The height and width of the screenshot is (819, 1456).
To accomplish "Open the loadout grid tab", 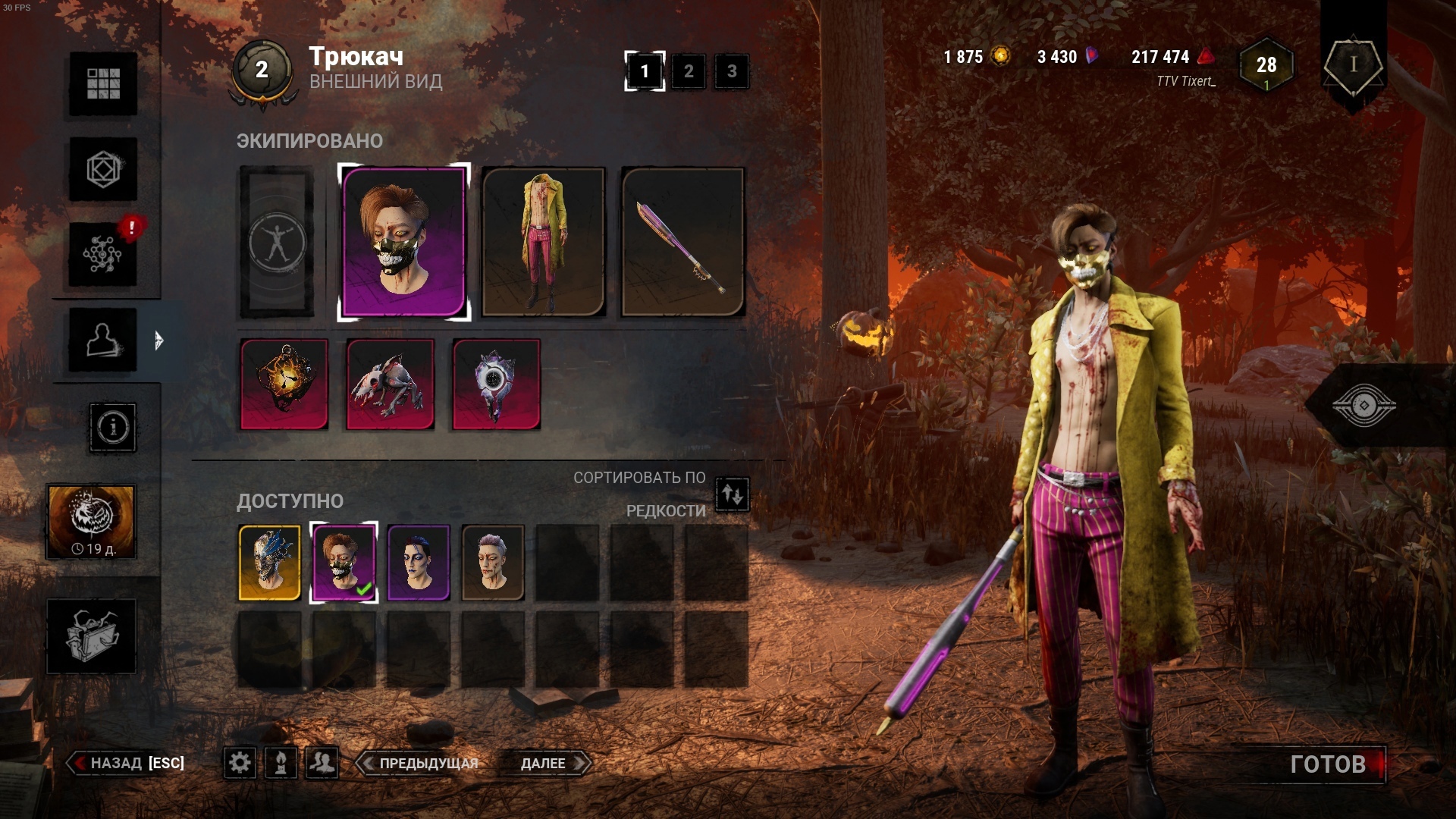I will 103,83.
